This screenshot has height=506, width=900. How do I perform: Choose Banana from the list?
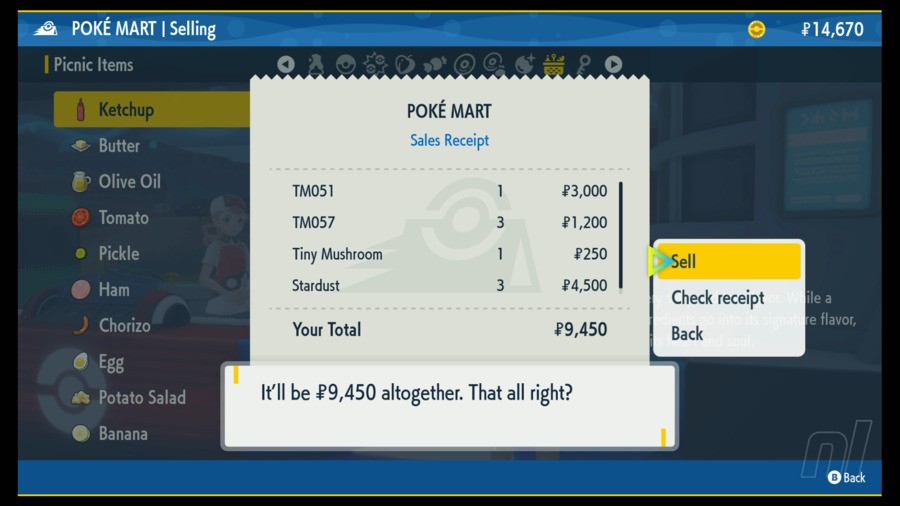(123, 434)
